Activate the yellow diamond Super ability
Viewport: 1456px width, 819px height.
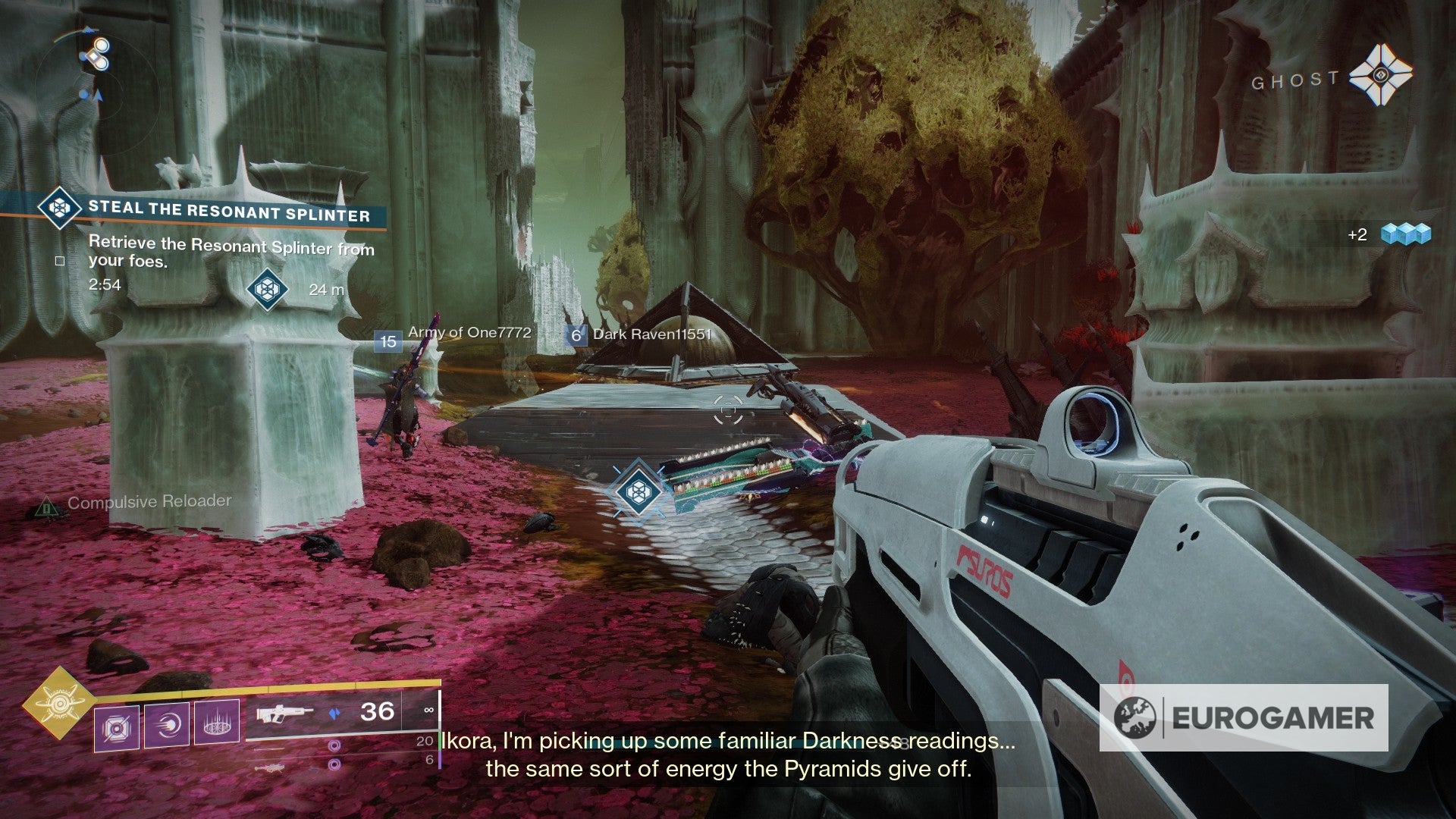59,703
